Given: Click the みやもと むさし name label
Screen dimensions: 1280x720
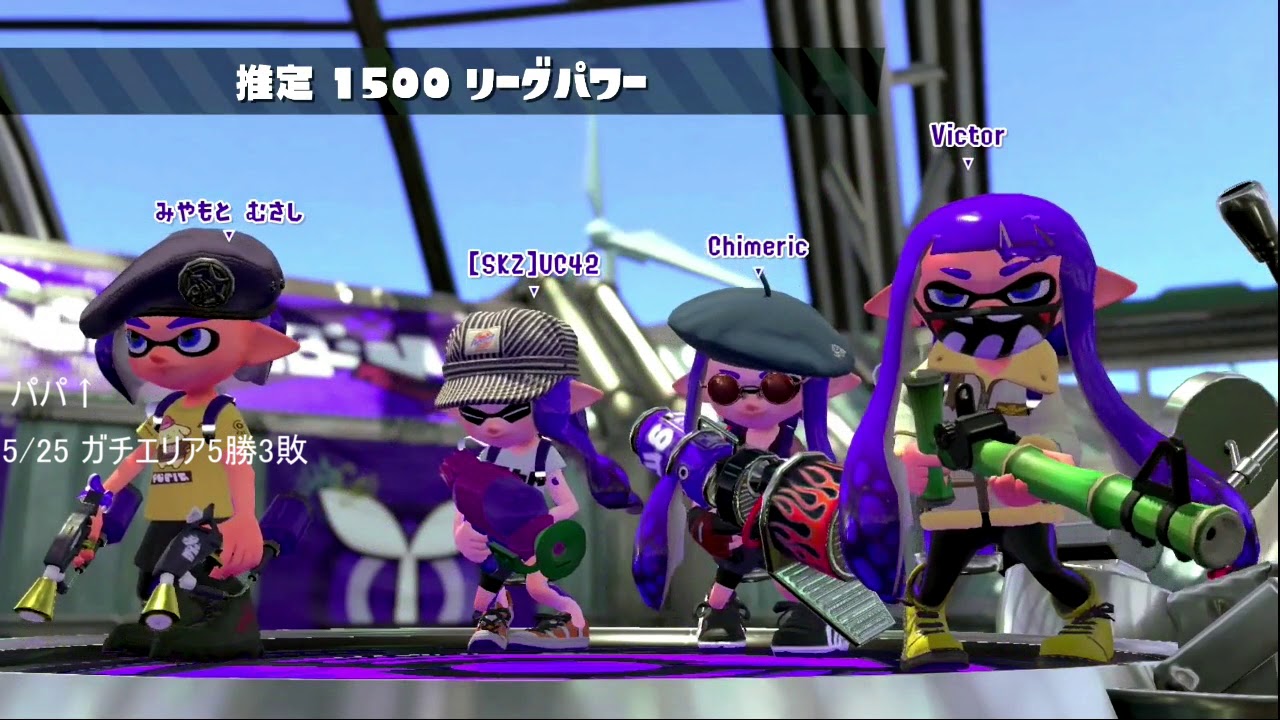Looking at the screenshot, I should point(230,213).
